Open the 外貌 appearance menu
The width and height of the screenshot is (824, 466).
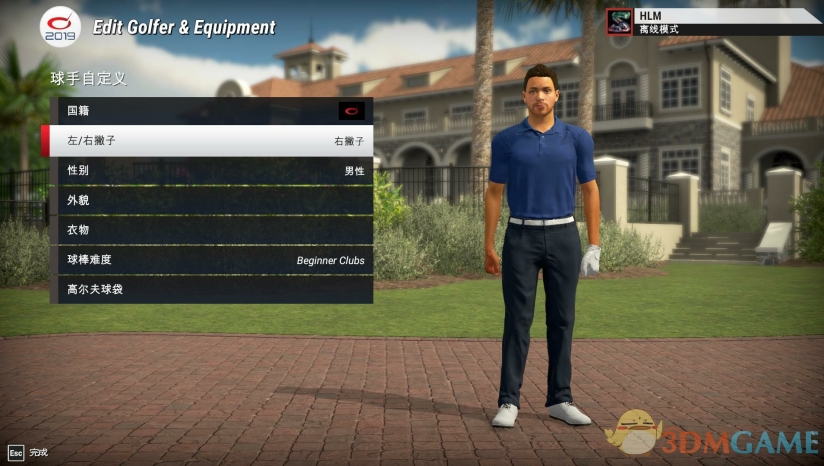[x=210, y=200]
